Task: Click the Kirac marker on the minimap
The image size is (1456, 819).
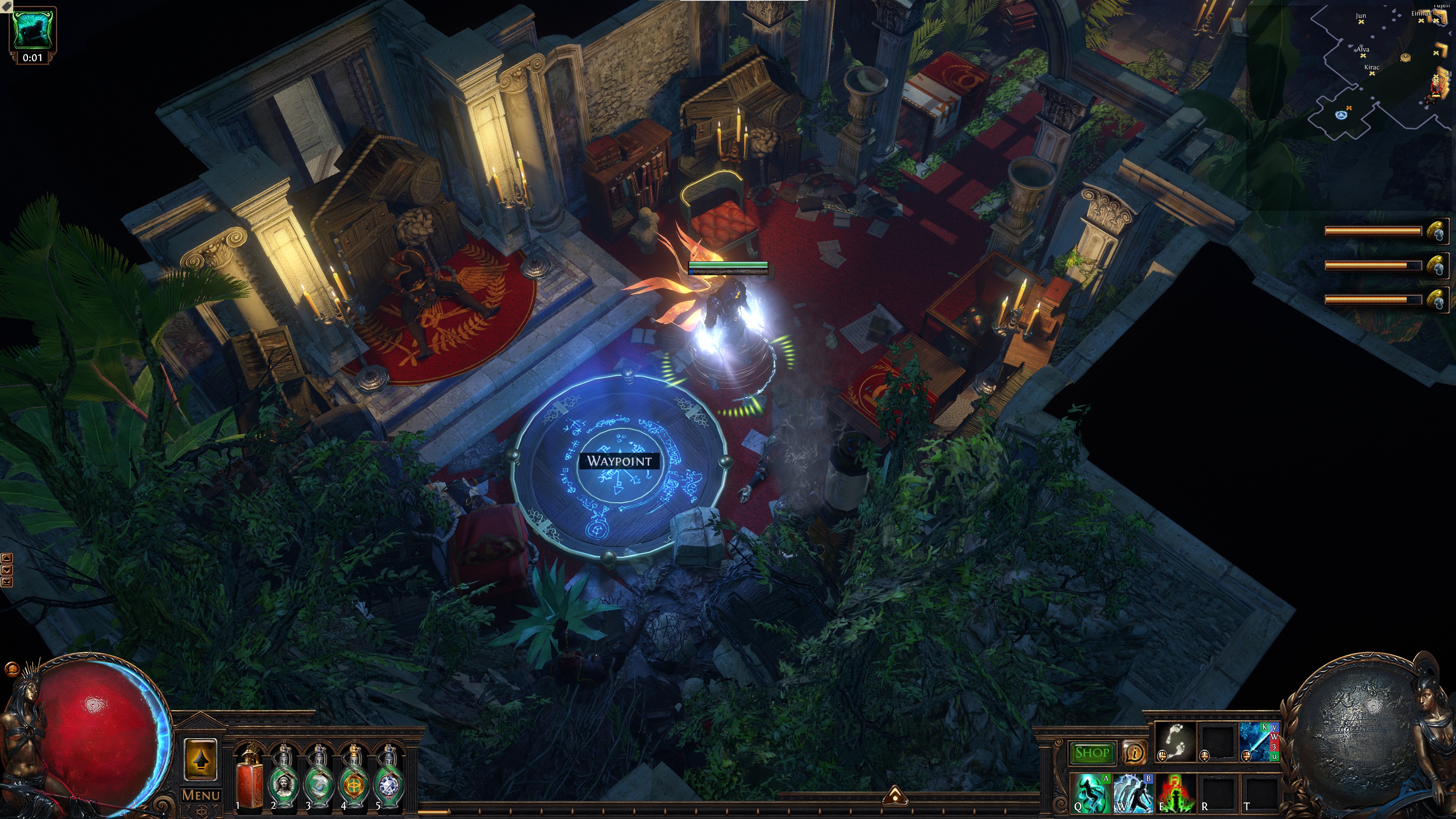Action: 1372,73
